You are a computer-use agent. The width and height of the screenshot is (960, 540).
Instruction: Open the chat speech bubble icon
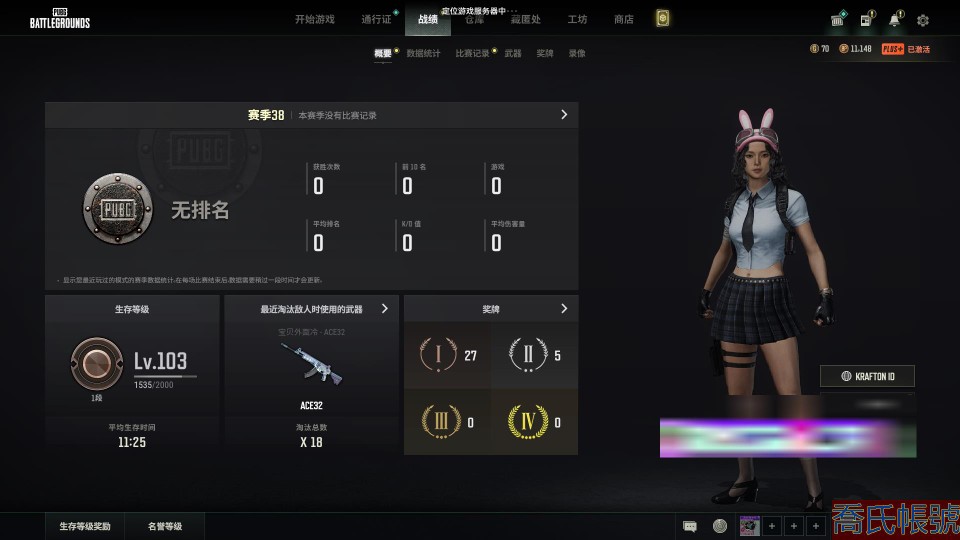point(690,526)
